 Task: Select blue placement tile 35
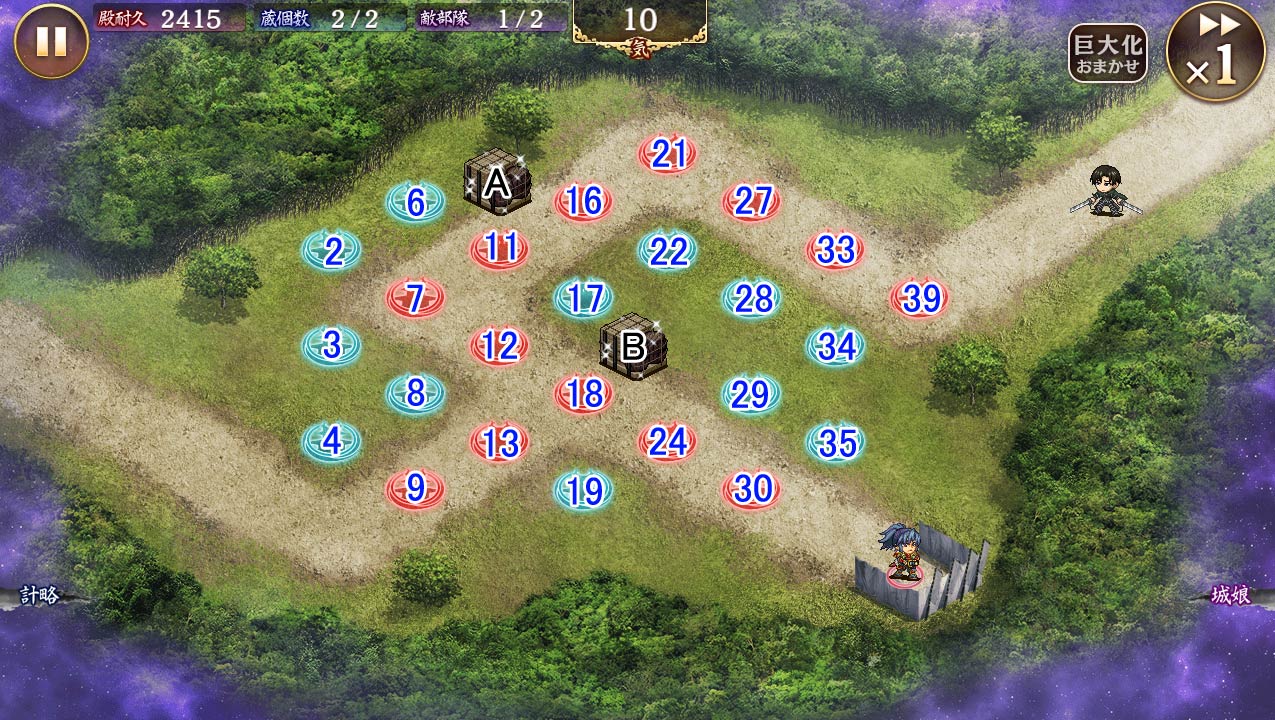pos(835,442)
